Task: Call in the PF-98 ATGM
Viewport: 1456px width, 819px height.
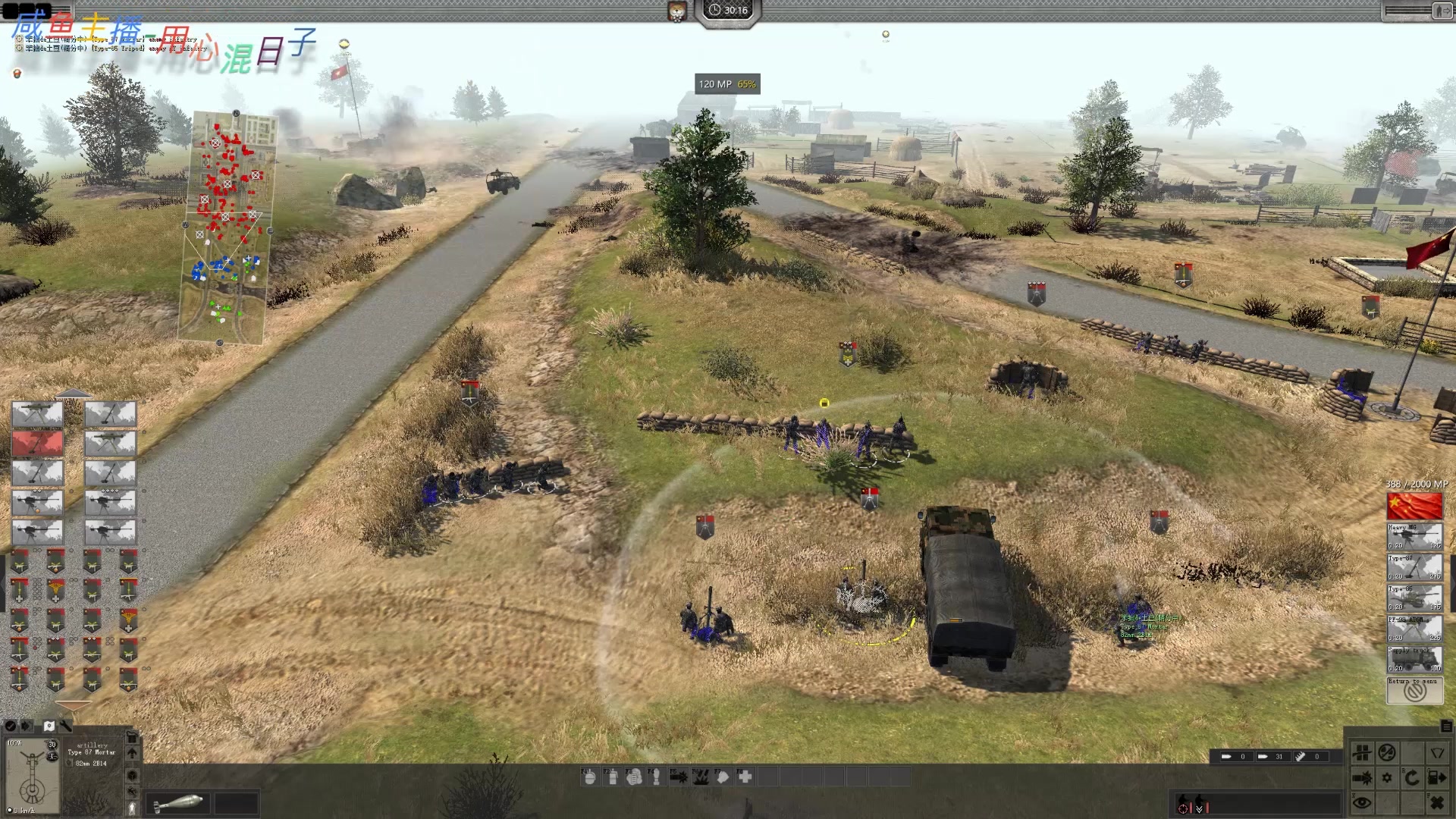Action: (x=1414, y=629)
